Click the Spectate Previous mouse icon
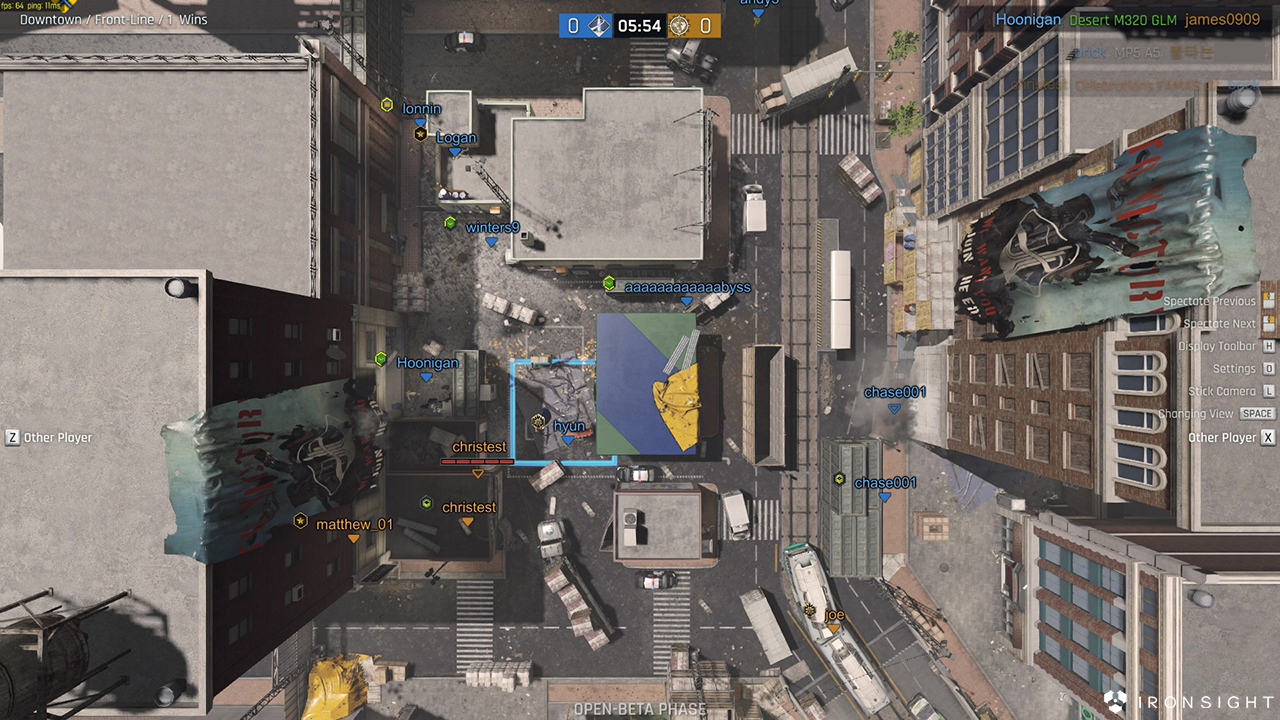1280x720 pixels. [x=1267, y=302]
